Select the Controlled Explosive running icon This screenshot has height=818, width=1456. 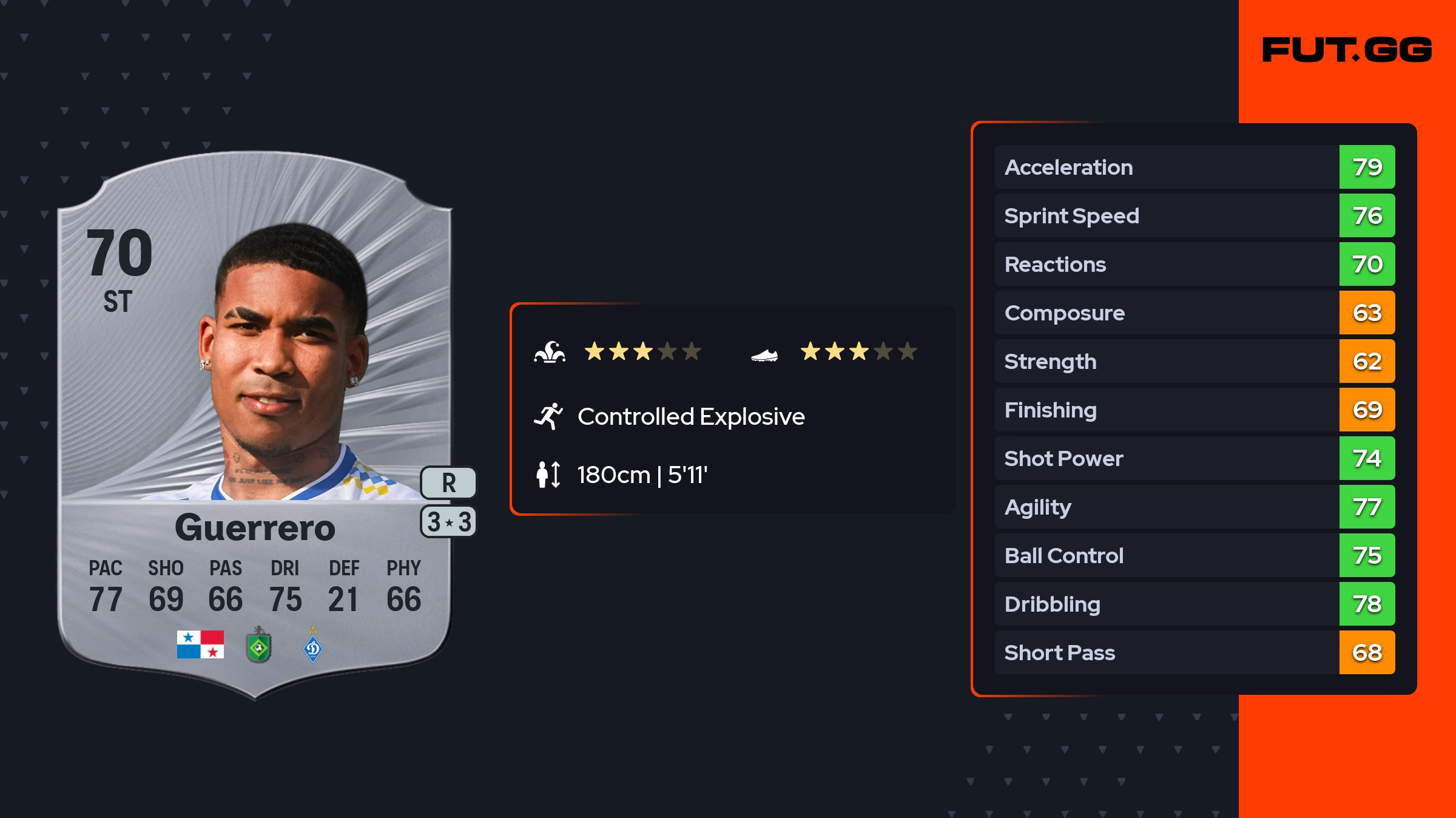[548, 416]
